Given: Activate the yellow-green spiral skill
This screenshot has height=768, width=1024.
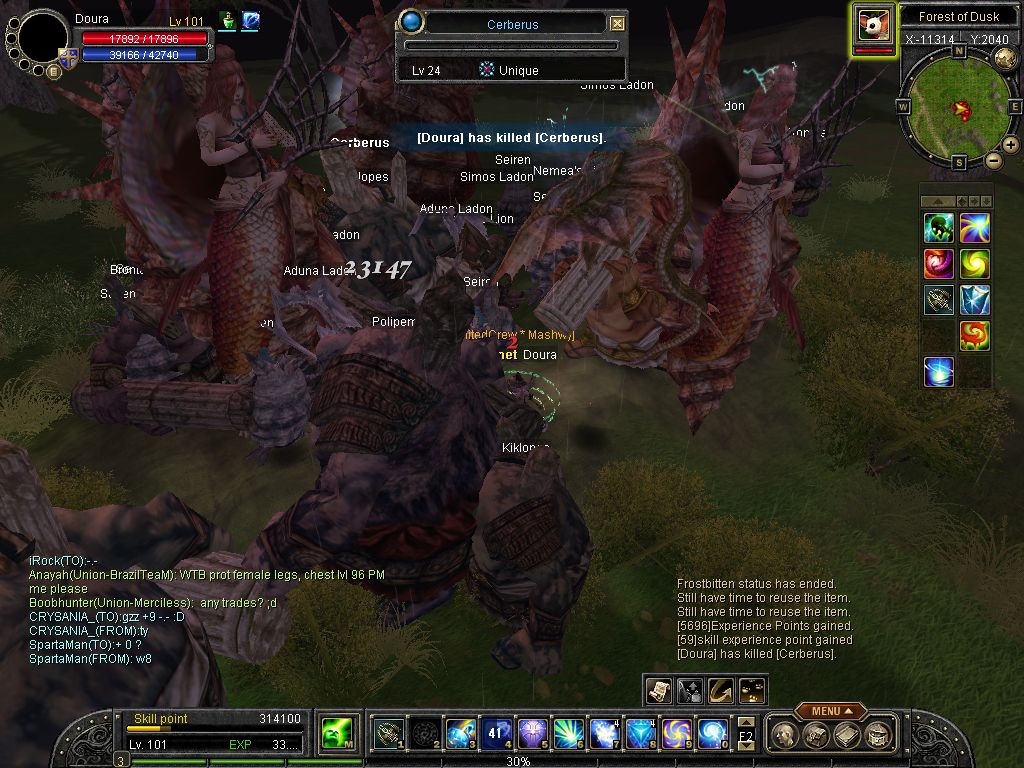Looking at the screenshot, I should 974,264.
